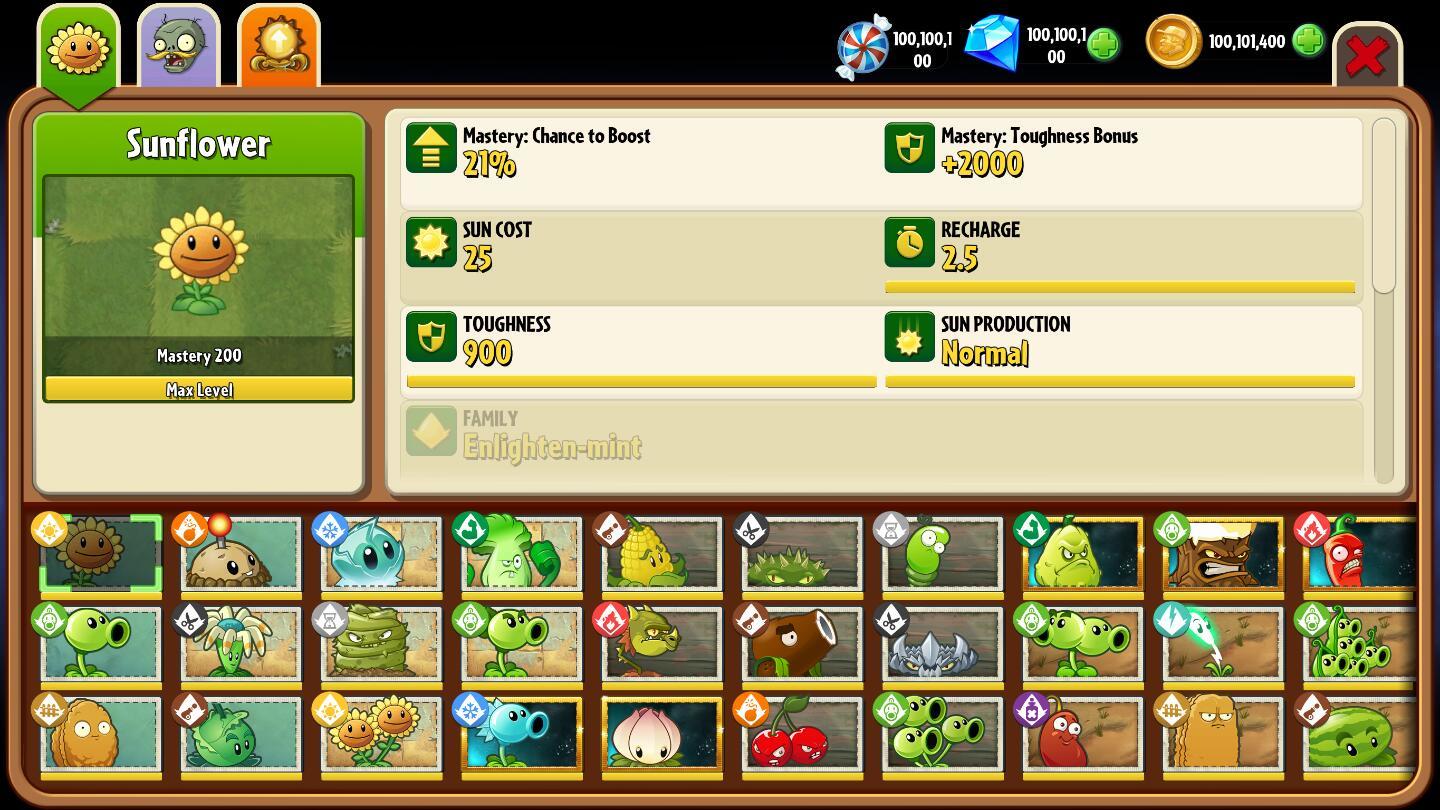Switch to the zombie almanac tab

point(177,45)
